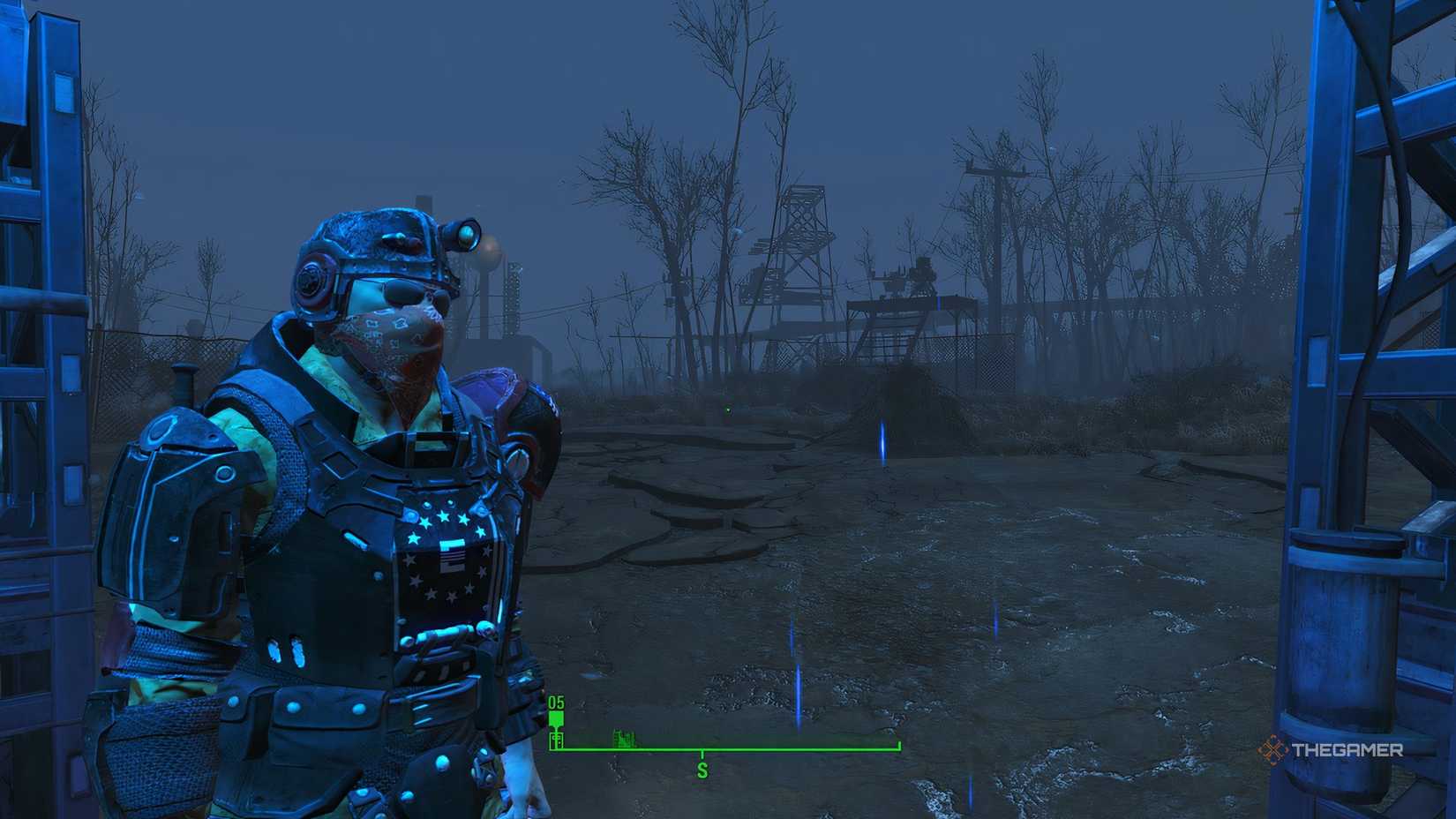This screenshot has width=1456, height=819.
Task: Click the S cardinal direction label
Action: [702, 770]
